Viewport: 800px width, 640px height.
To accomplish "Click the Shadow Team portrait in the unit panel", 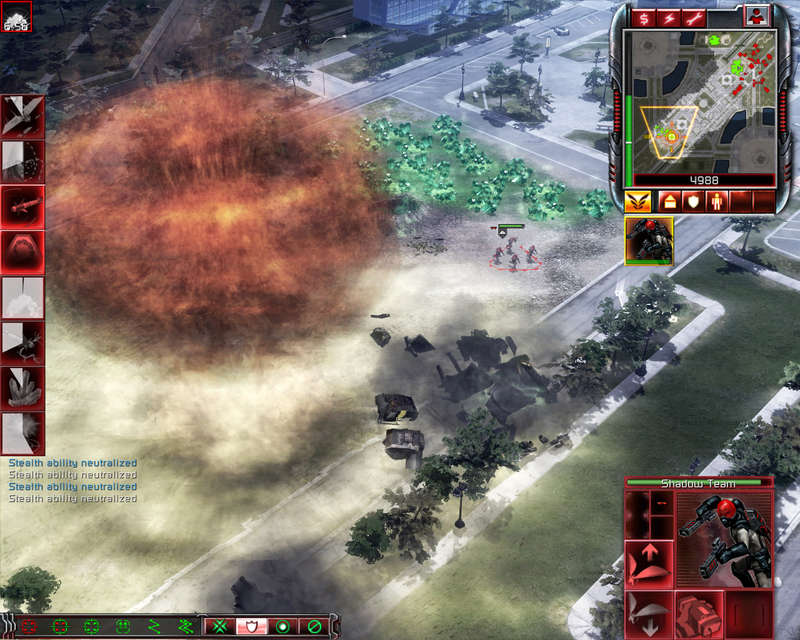I will [724, 540].
